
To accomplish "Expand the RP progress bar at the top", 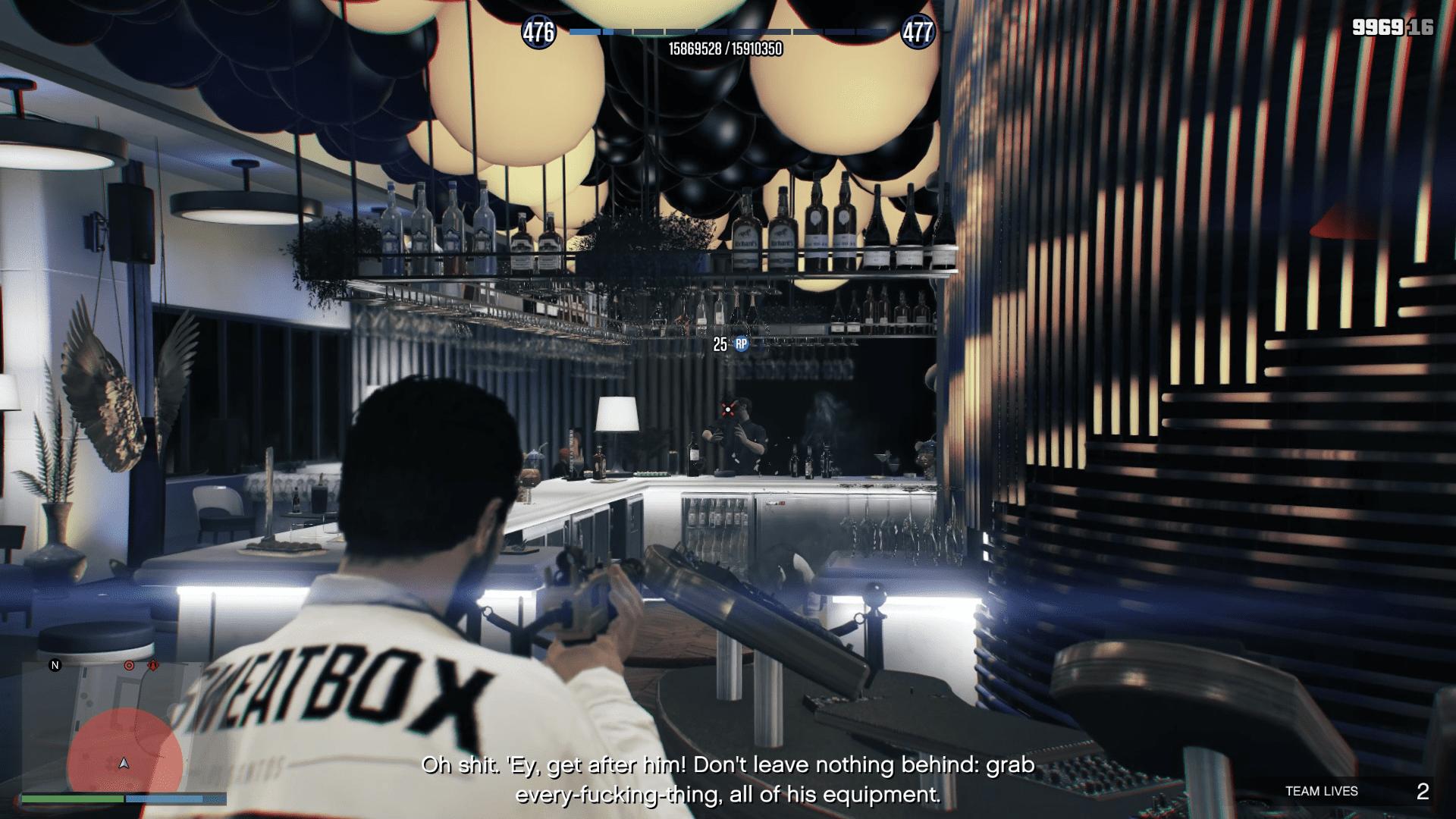I will pyautogui.click(x=728, y=32).
